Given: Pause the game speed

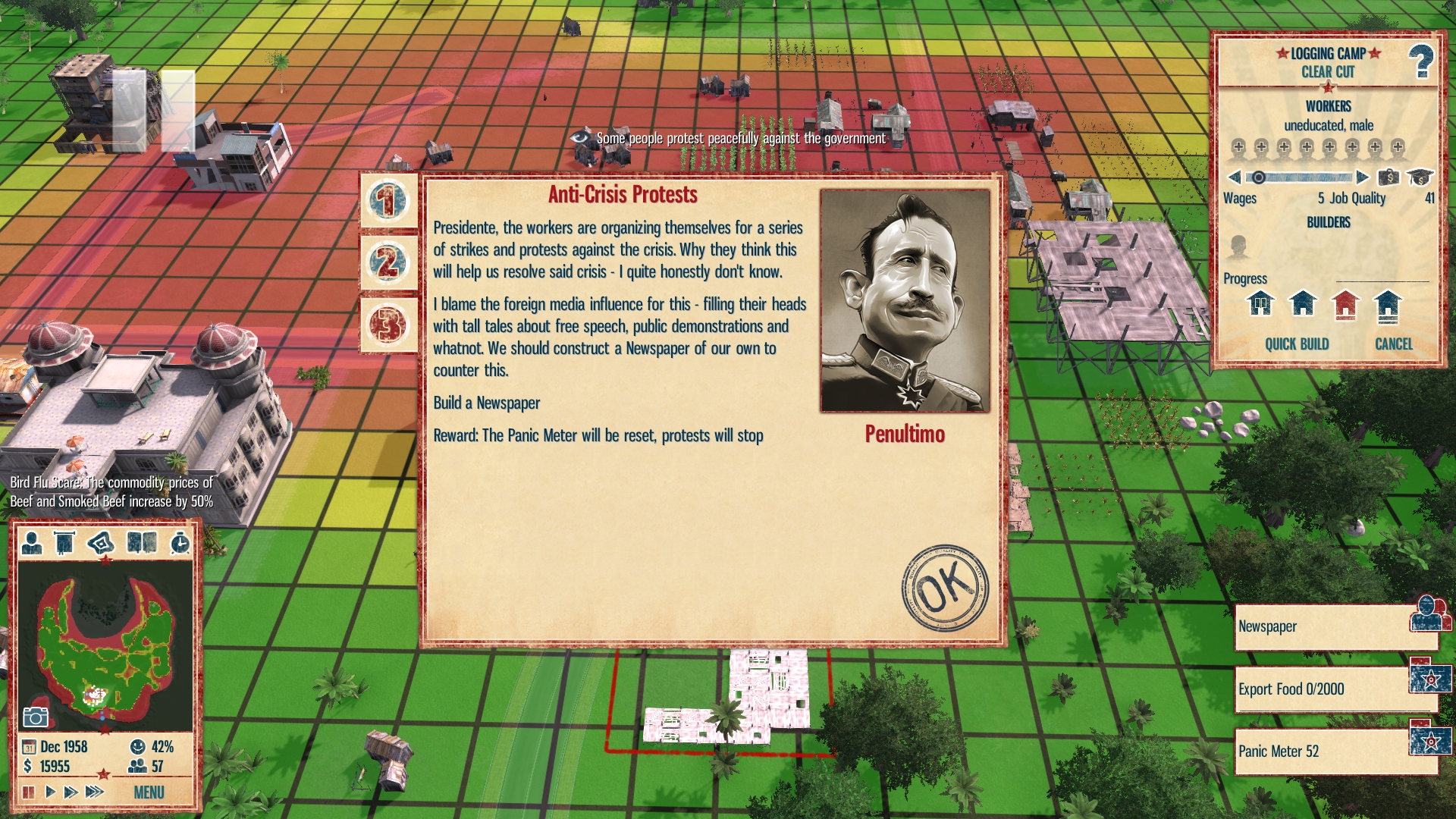Looking at the screenshot, I should [29, 792].
